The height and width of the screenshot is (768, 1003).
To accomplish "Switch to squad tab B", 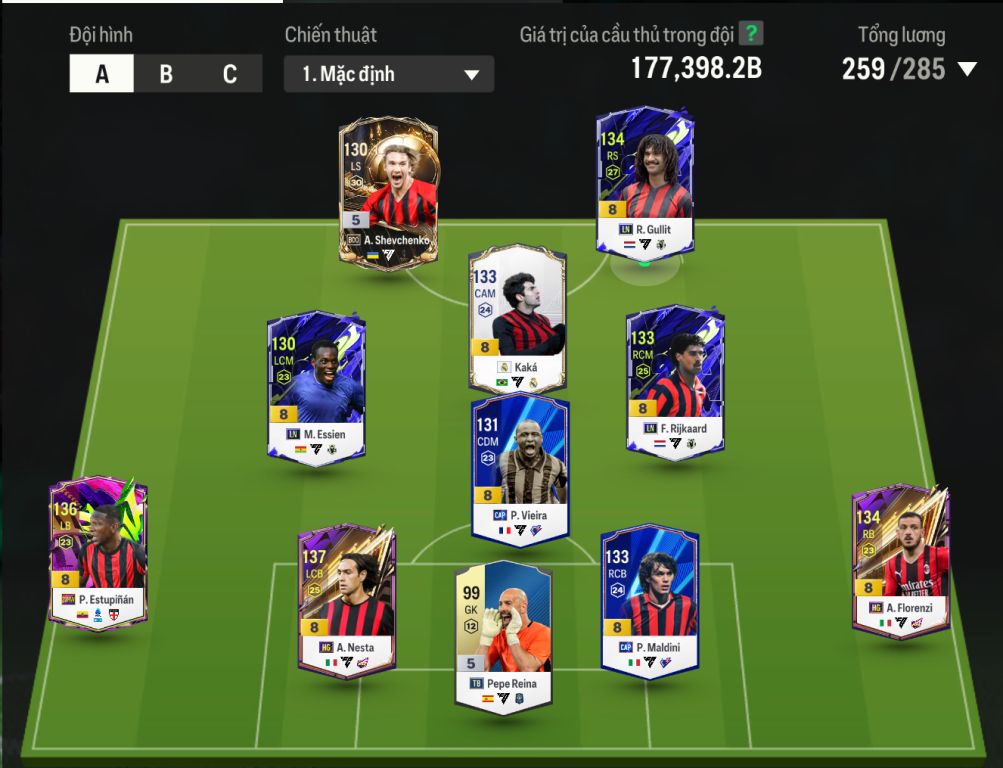I will [166, 74].
